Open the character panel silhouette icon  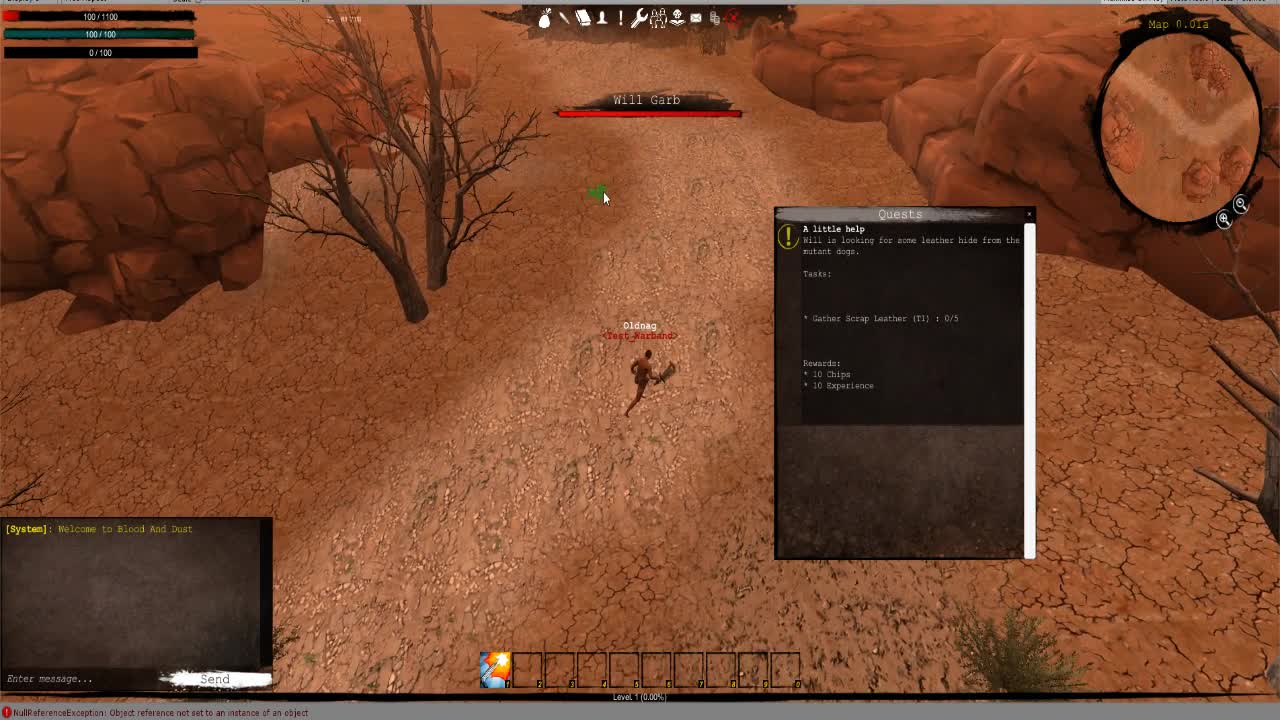coord(603,17)
